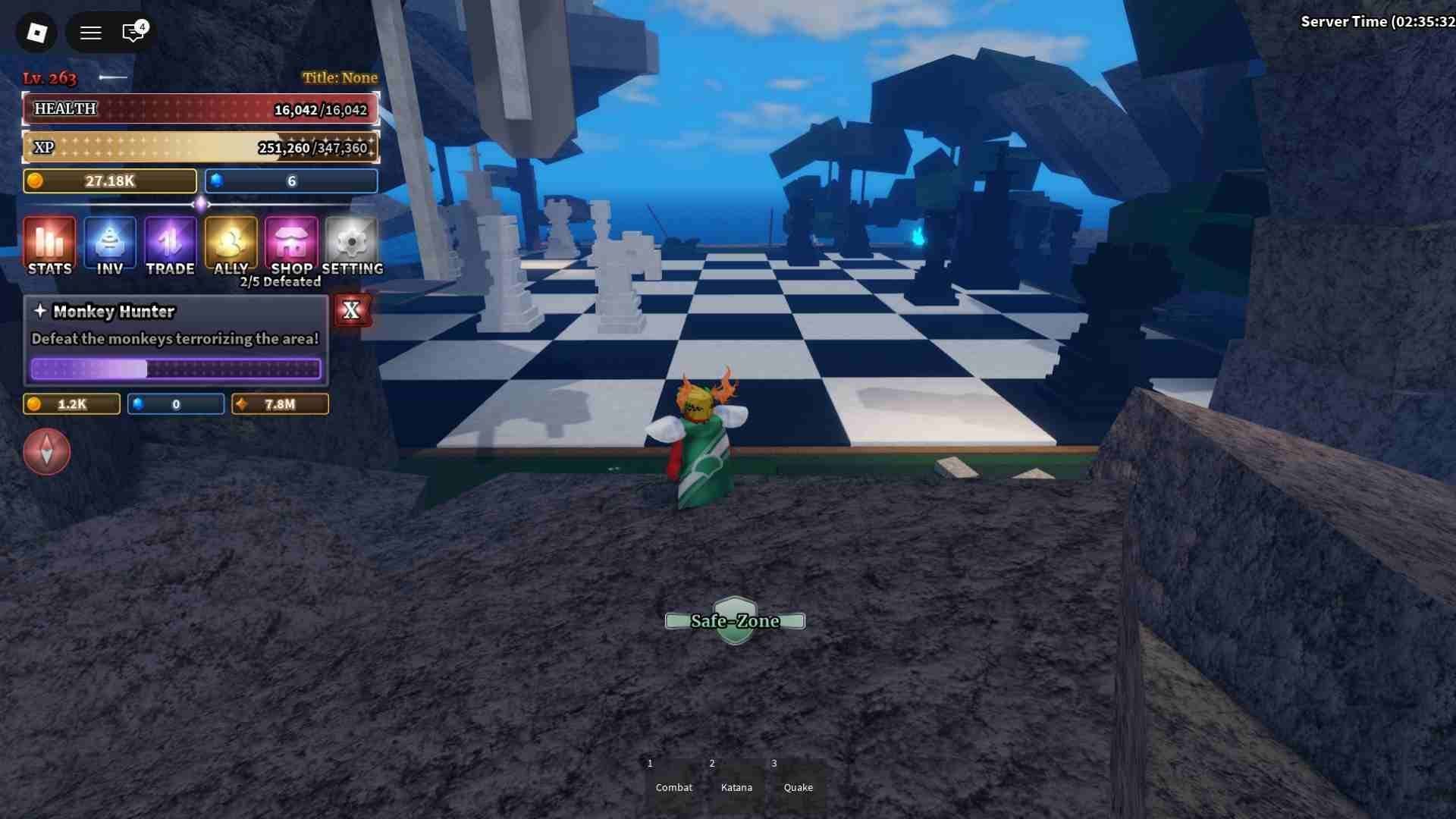The width and height of the screenshot is (1456, 819).
Task: Open the Ally menu
Action: point(231,245)
